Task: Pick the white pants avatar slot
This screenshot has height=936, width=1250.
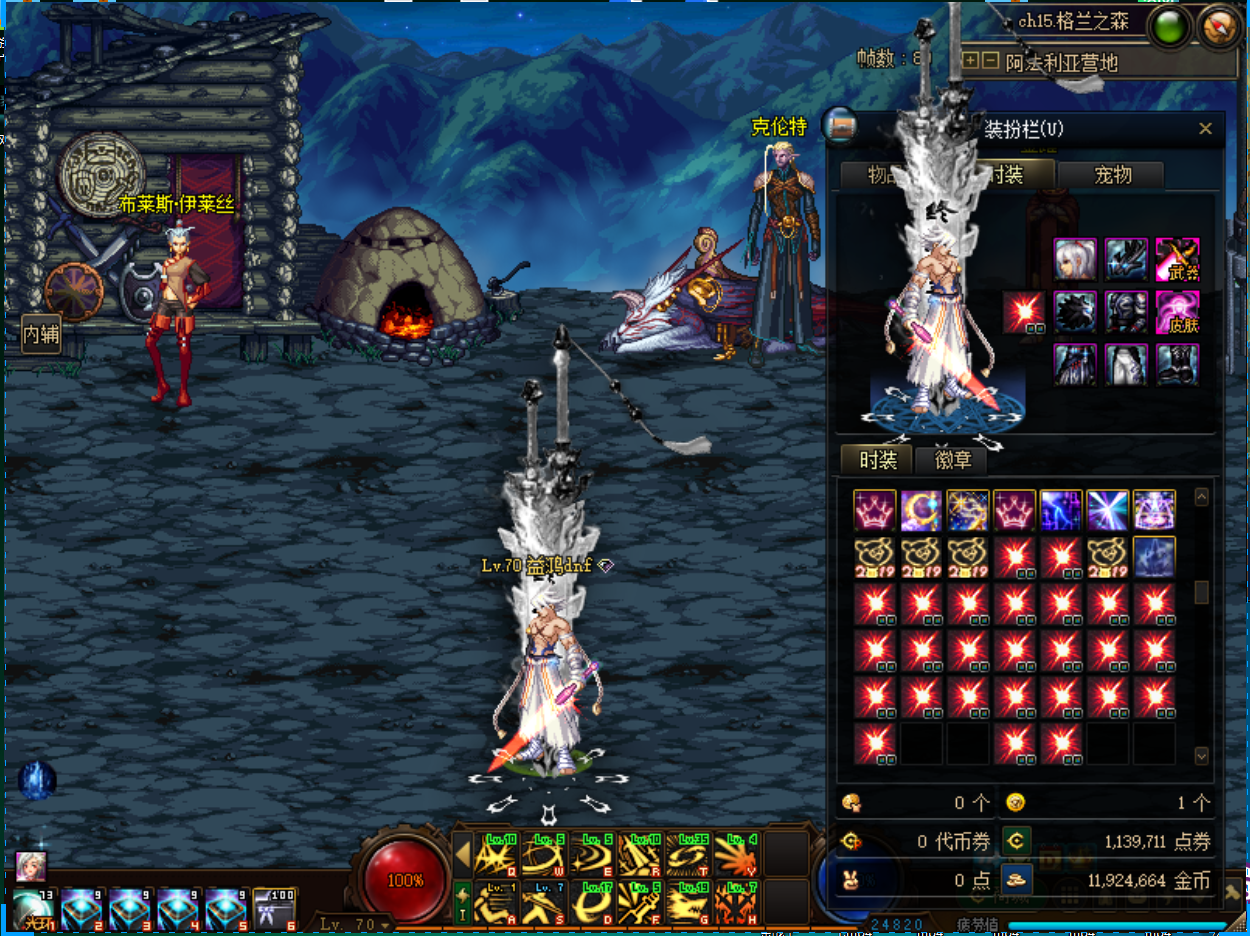Action: (1126, 365)
